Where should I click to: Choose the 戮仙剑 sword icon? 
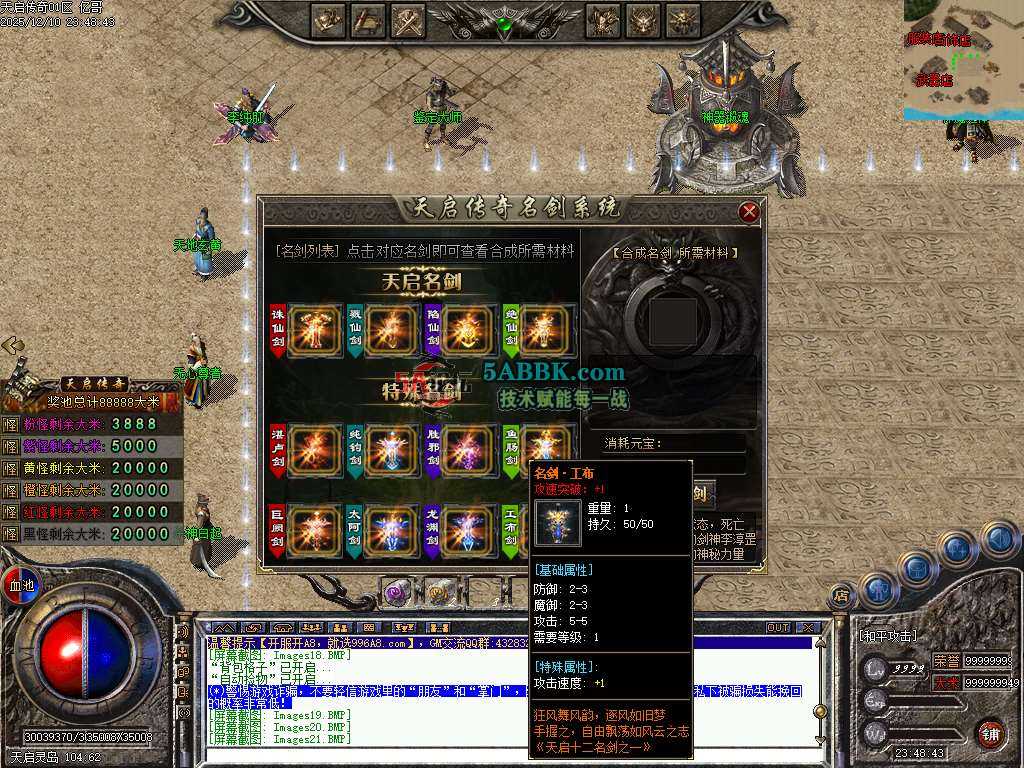pyautogui.click(x=391, y=330)
